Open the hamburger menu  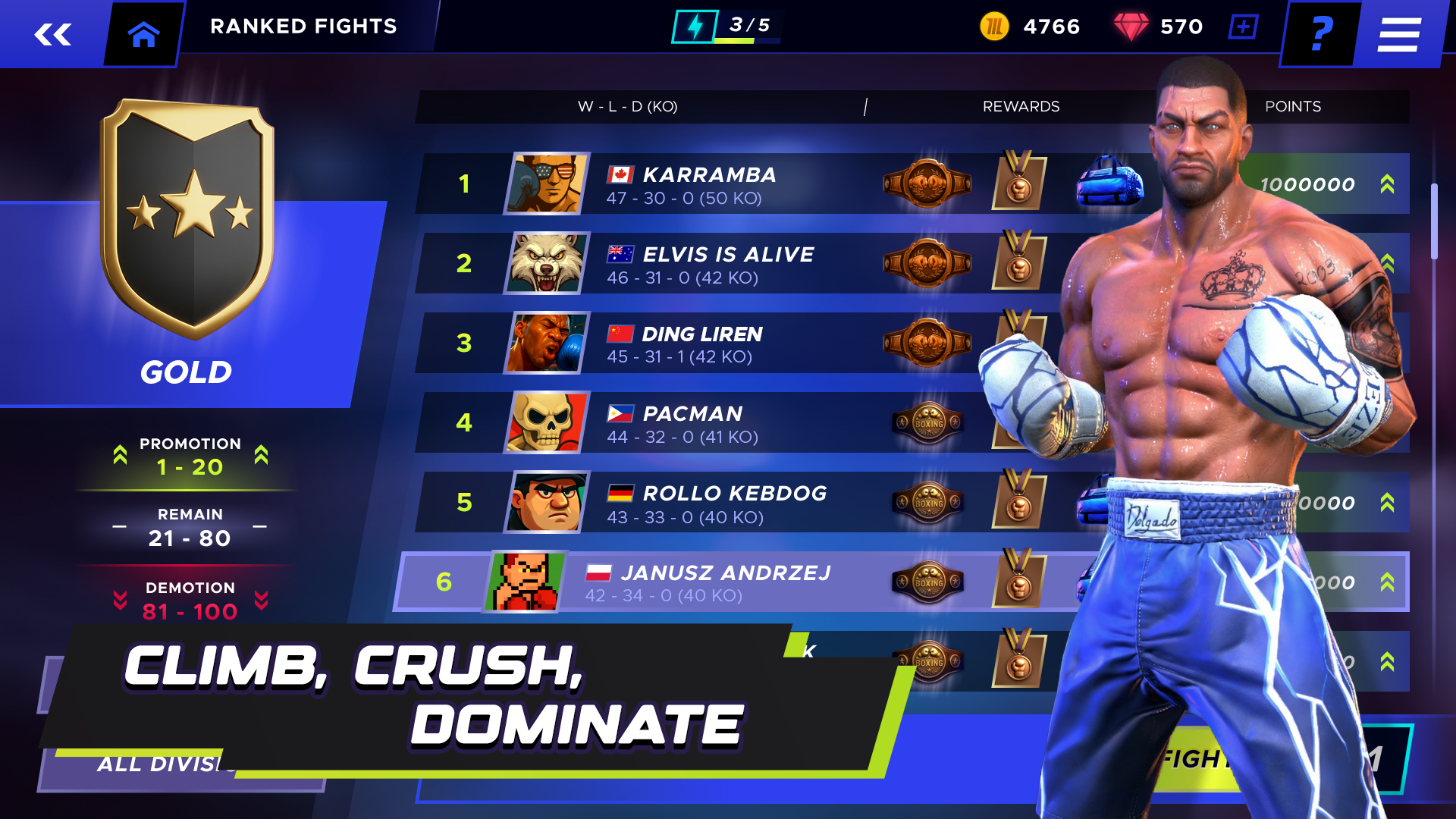point(1398,33)
